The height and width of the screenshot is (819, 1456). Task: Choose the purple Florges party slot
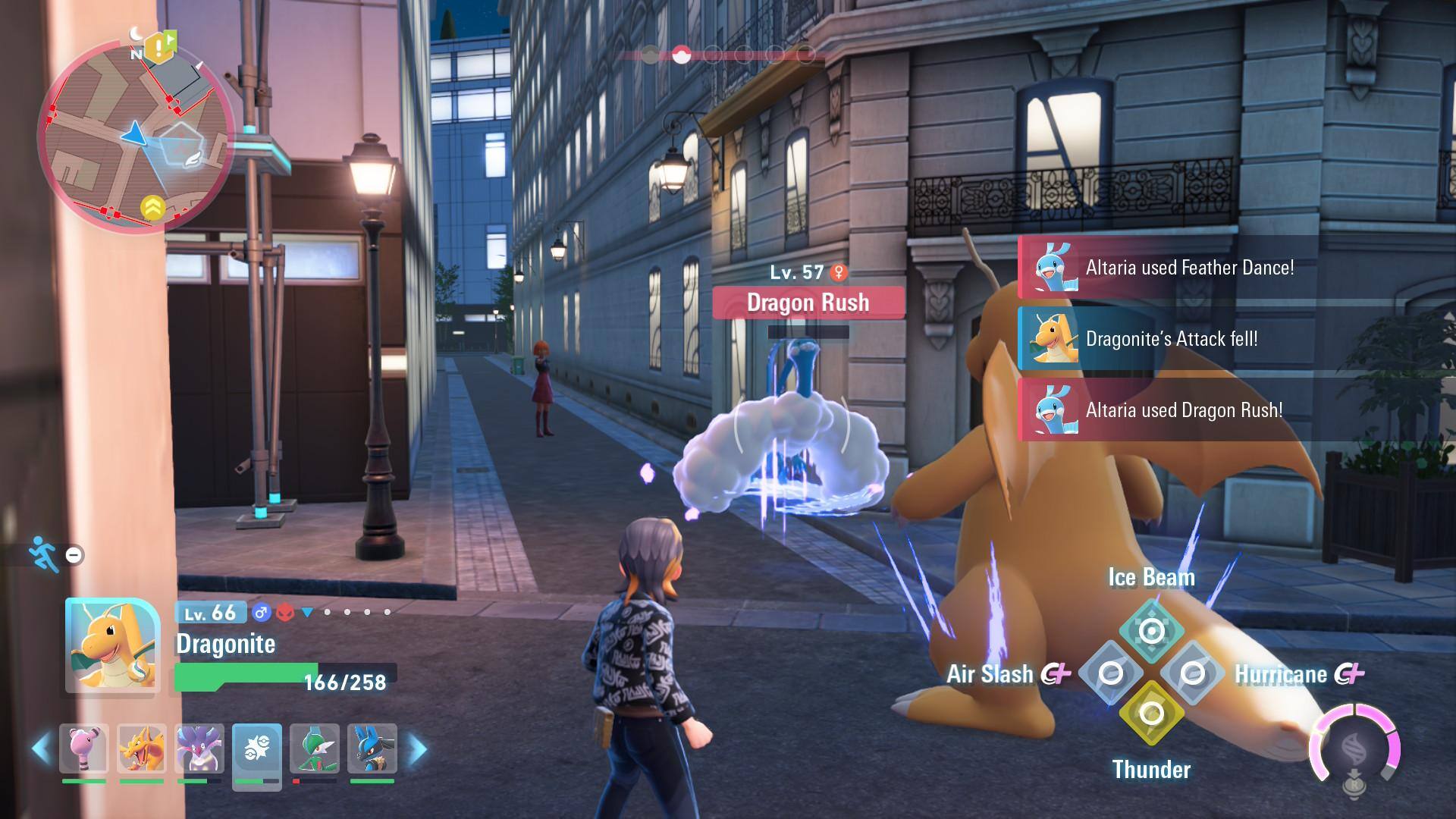(x=199, y=749)
